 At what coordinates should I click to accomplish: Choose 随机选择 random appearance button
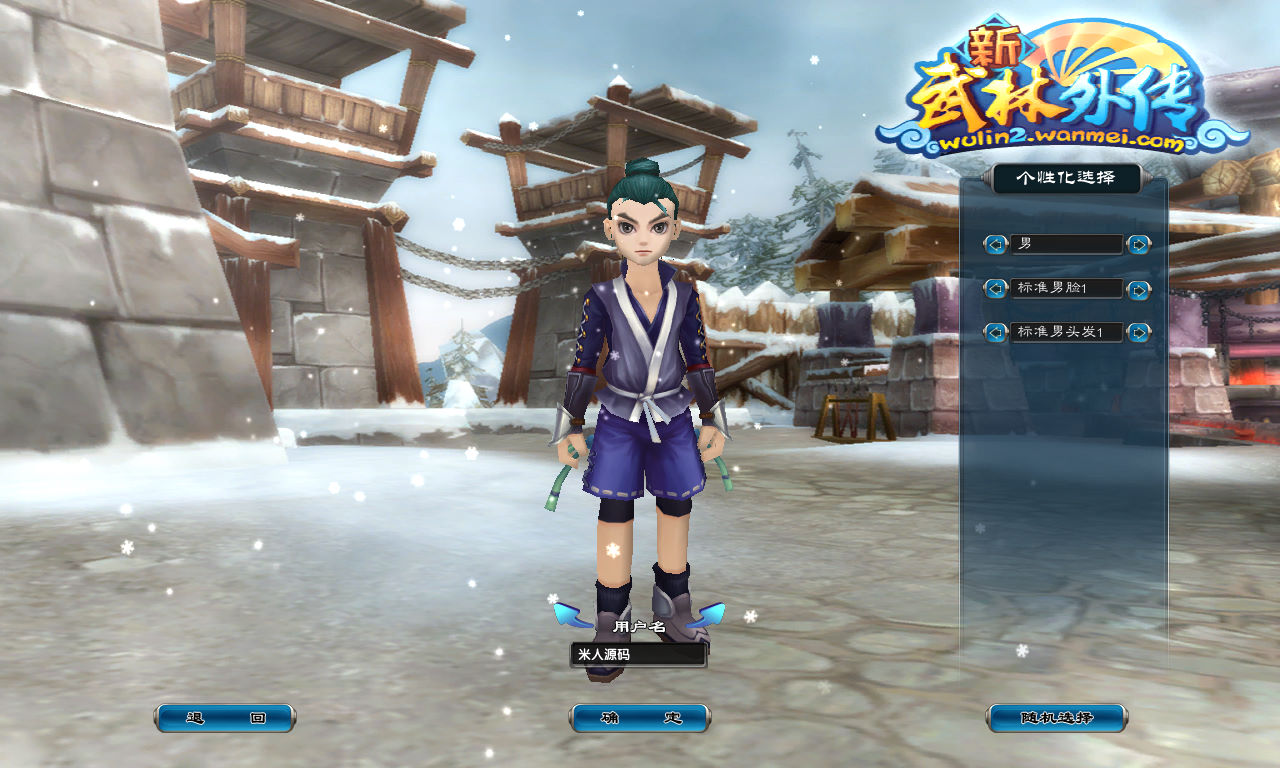tap(1057, 718)
